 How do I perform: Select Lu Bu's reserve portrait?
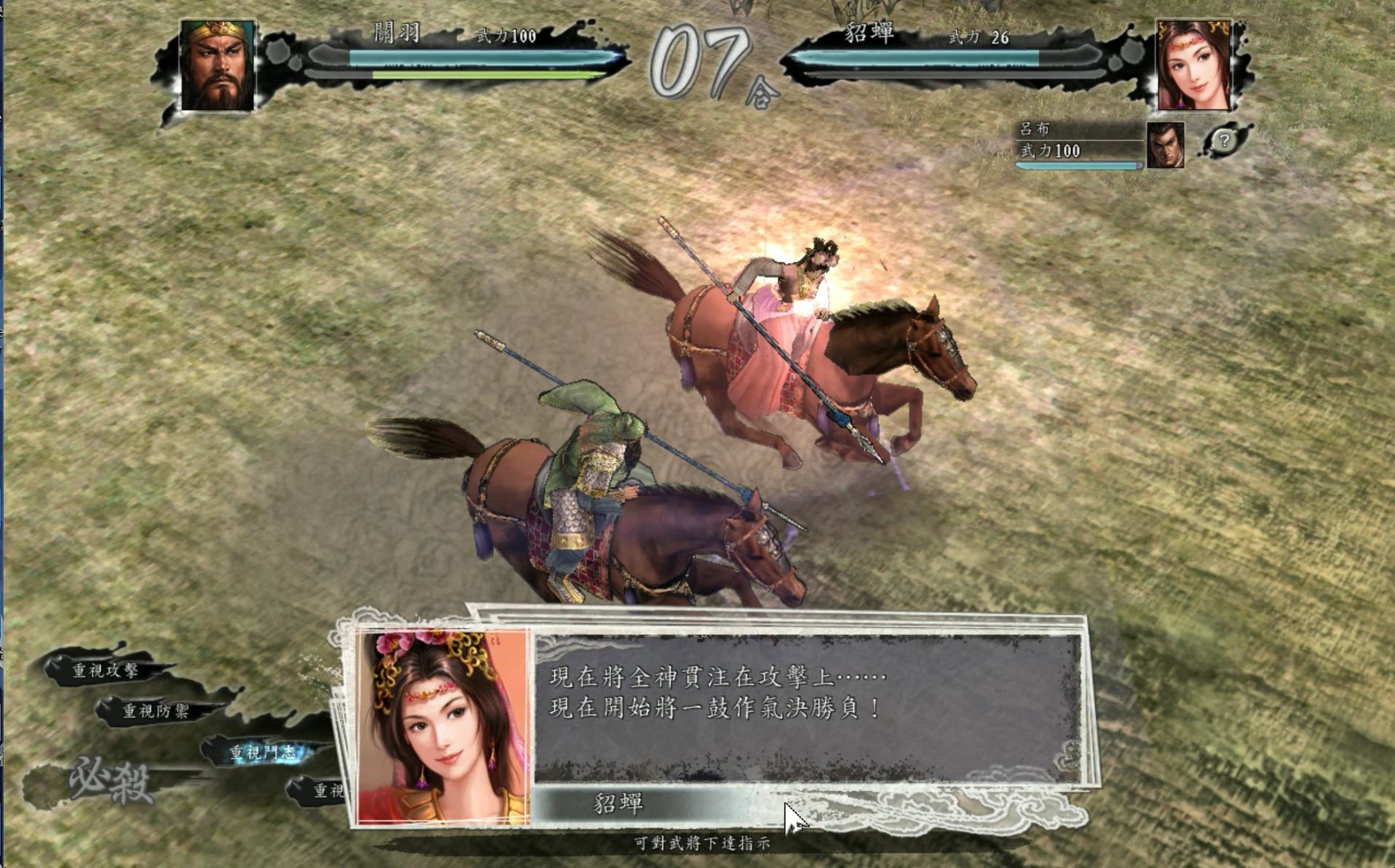pos(1165,145)
